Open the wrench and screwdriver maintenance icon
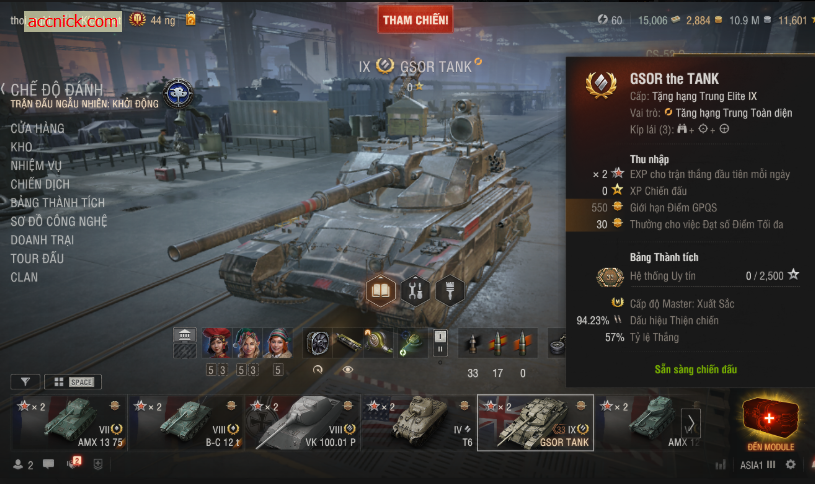The height and width of the screenshot is (484, 815). click(417, 291)
